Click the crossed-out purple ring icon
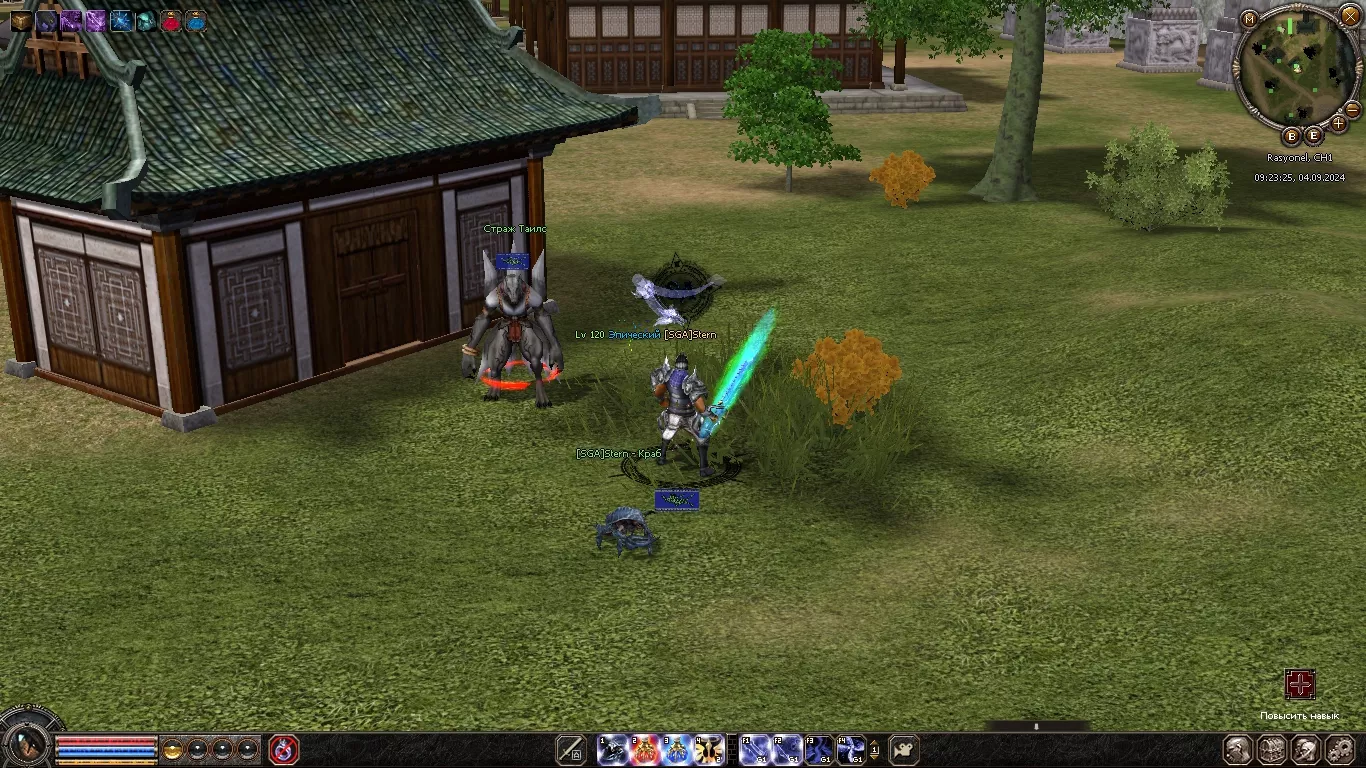This screenshot has width=1366, height=768. click(284, 749)
